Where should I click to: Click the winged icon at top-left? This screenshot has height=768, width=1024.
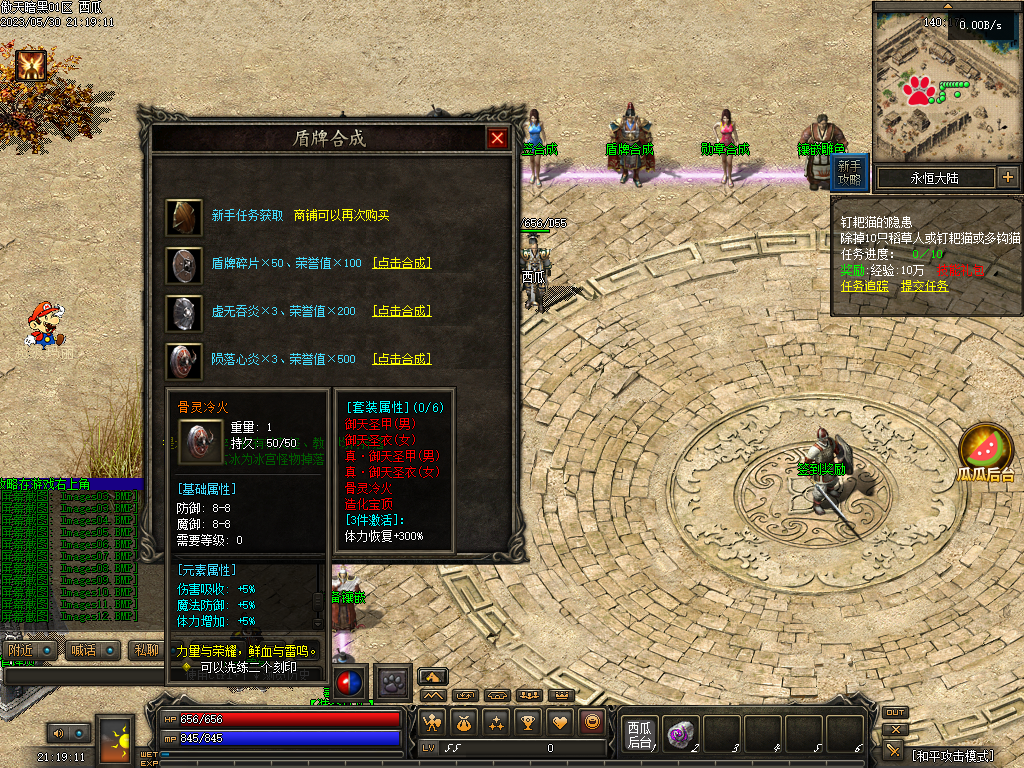coord(30,66)
